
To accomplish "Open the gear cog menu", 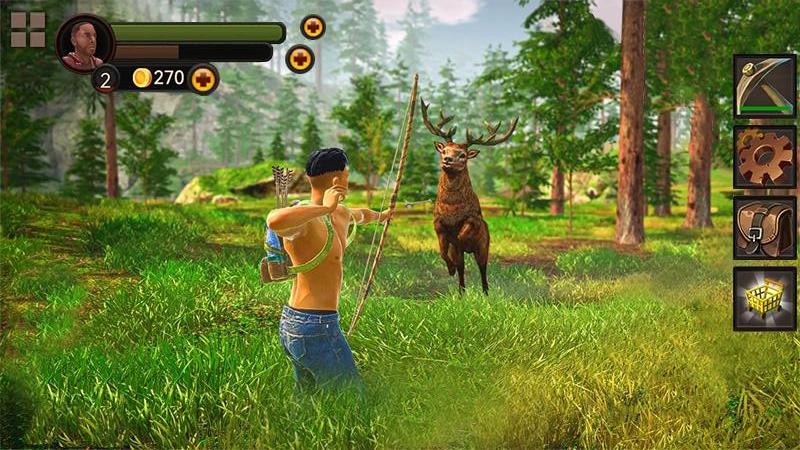I will 764,157.
